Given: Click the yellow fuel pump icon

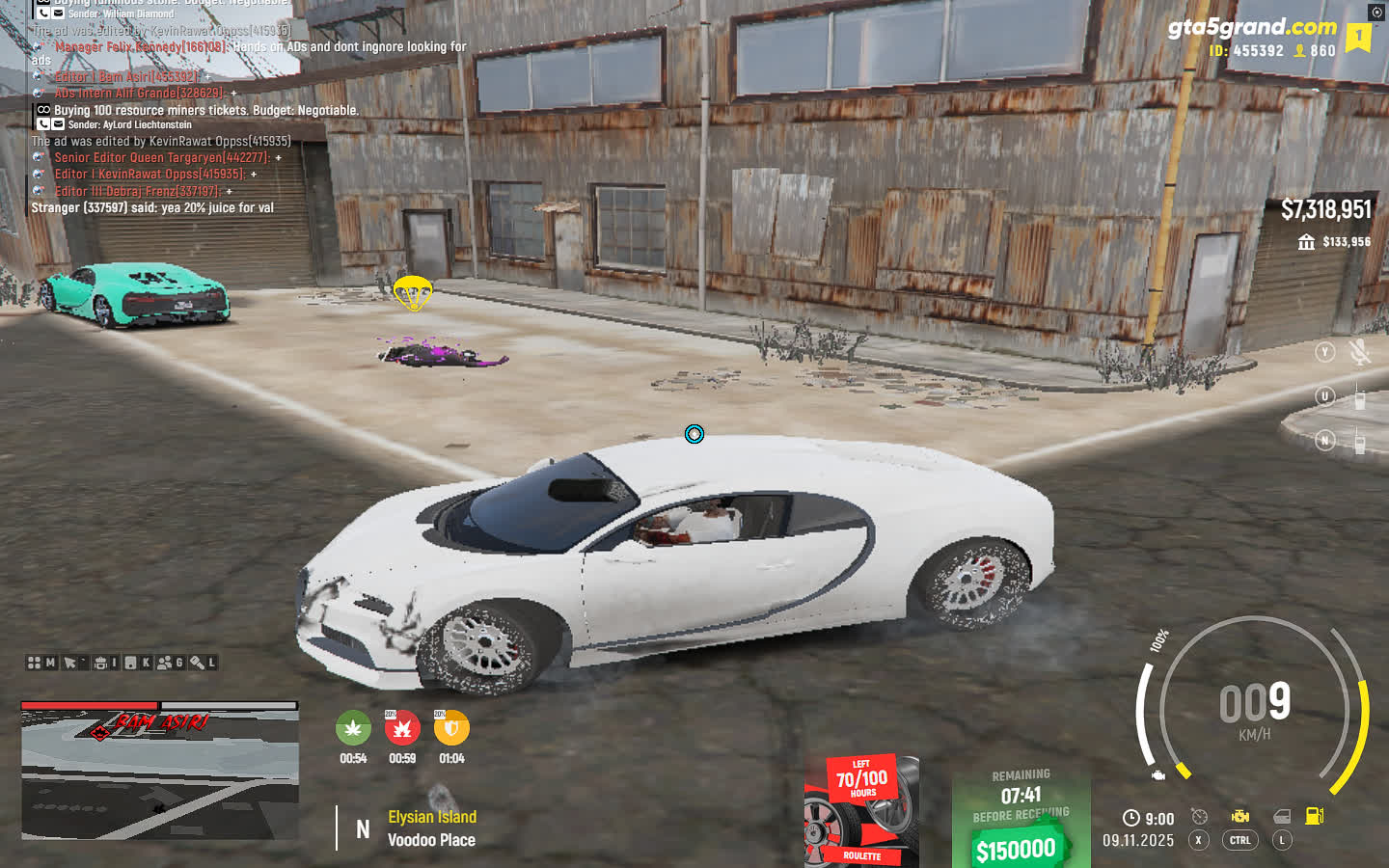Looking at the screenshot, I should (1314, 816).
